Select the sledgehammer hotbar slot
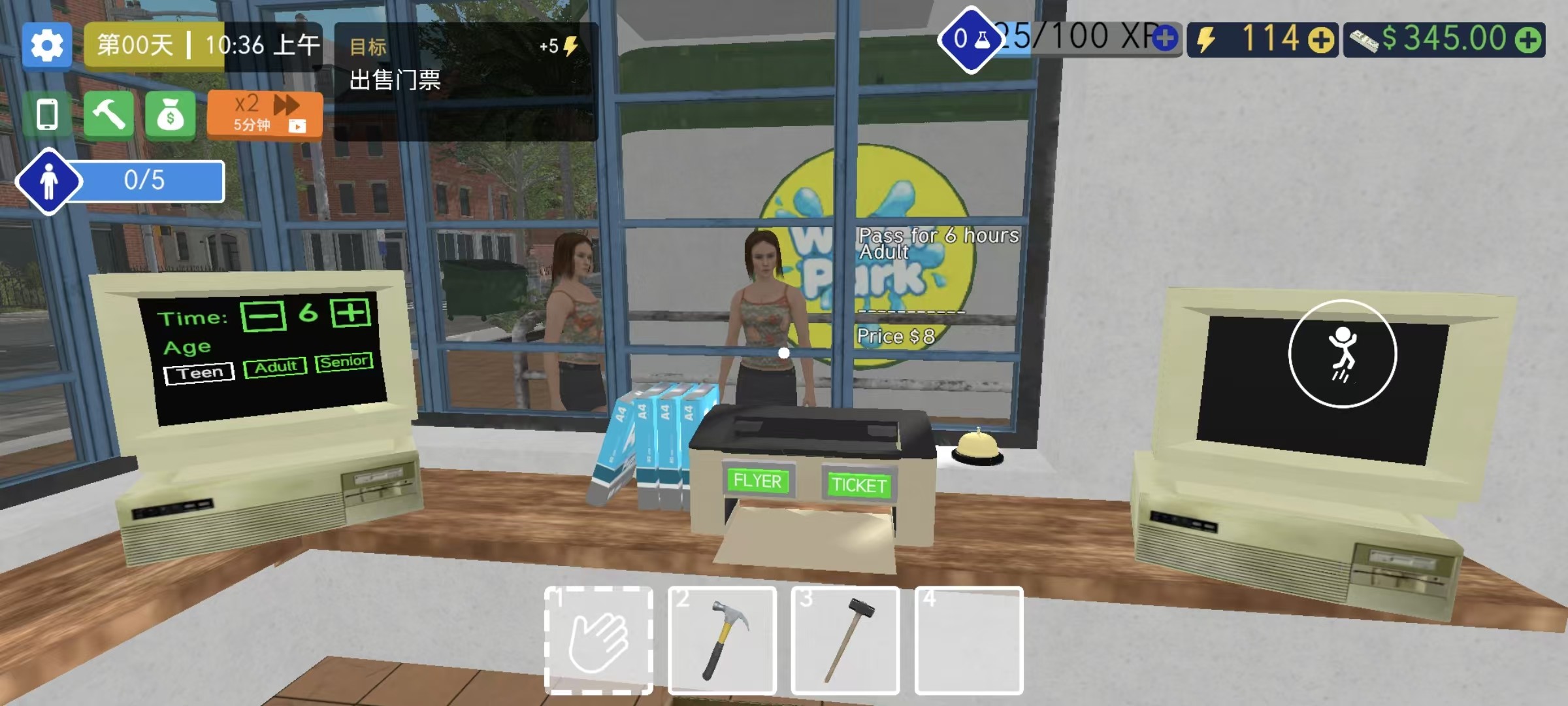 pyautogui.click(x=845, y=640)
